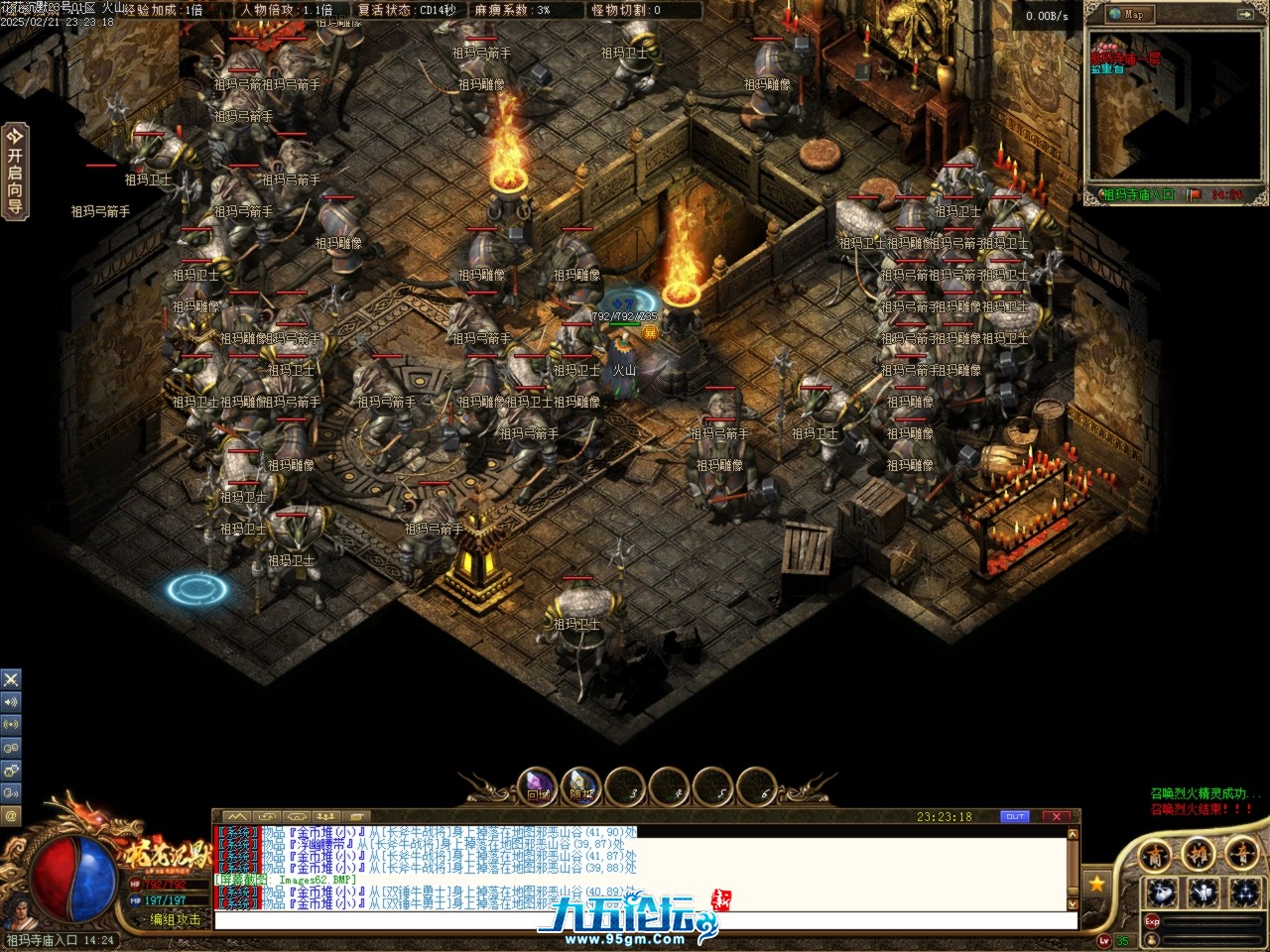Click the chat text input field
Screen dimensions: 1270x952
coord(645,920)
